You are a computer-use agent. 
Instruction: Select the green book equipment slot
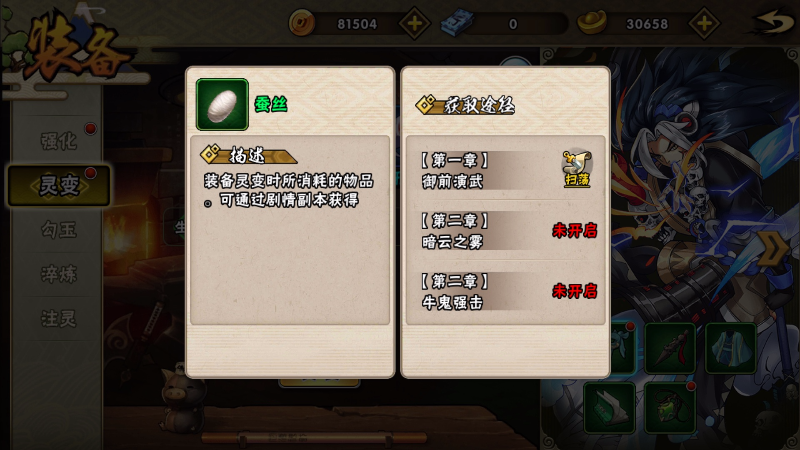[609, 407]
